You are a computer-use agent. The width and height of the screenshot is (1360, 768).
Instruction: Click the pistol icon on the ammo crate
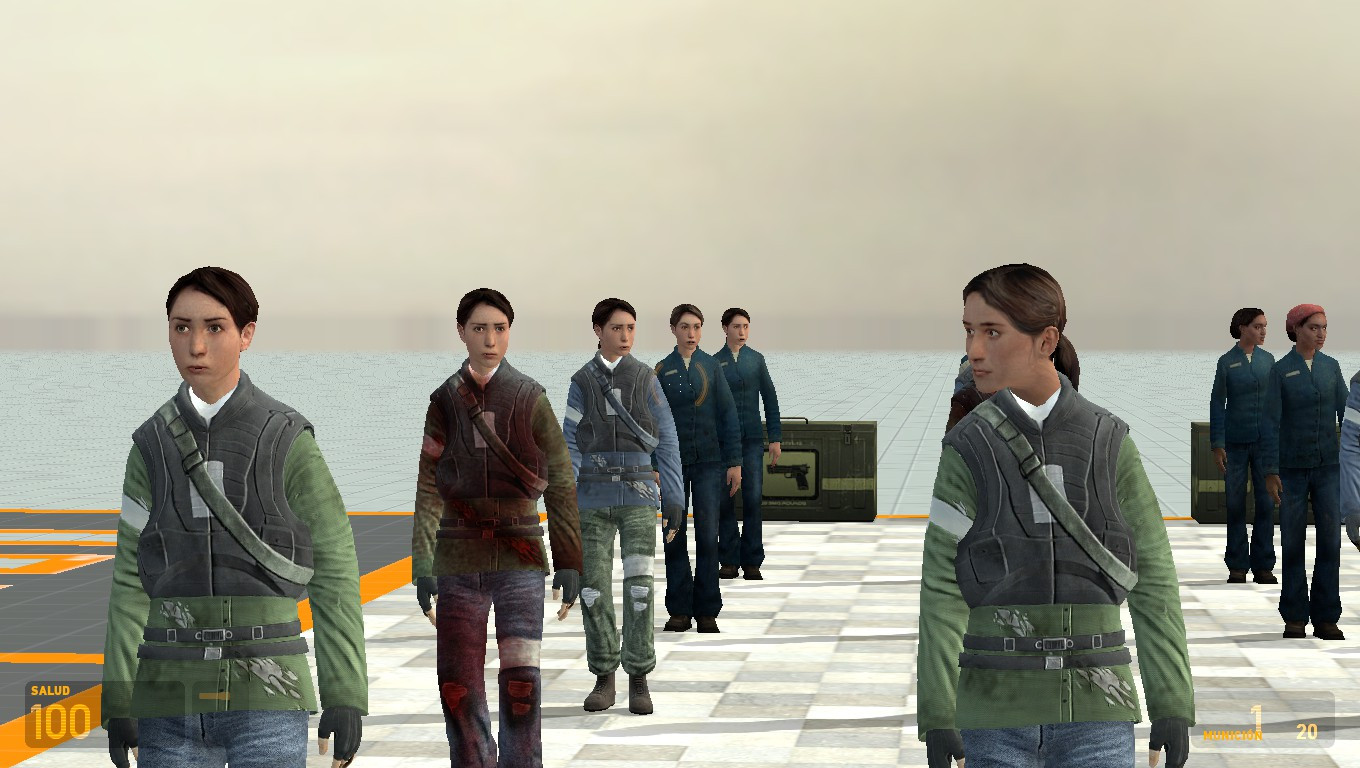pyautogui.click(x=790, y=474)
